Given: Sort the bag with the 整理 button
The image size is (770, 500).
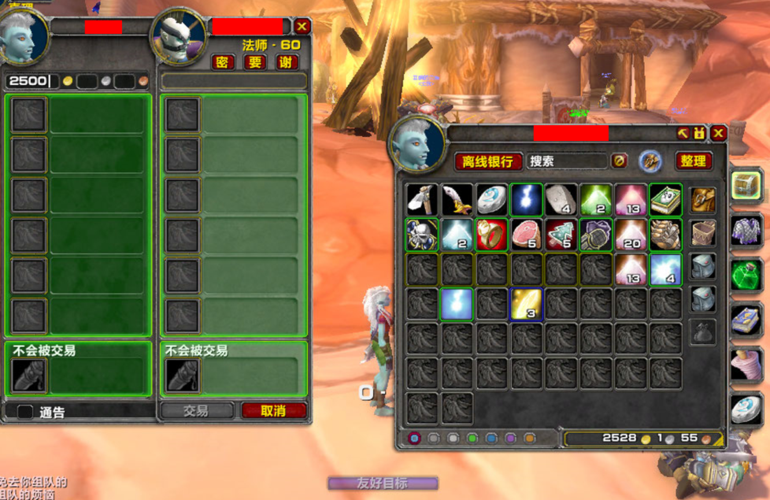Looking at the screenshot, I should coord(693,161).
